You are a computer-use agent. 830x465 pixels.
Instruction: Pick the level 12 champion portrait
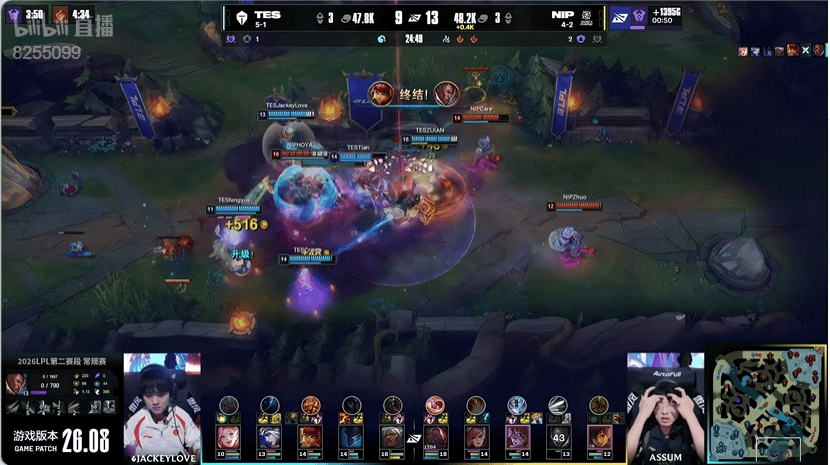599,437
